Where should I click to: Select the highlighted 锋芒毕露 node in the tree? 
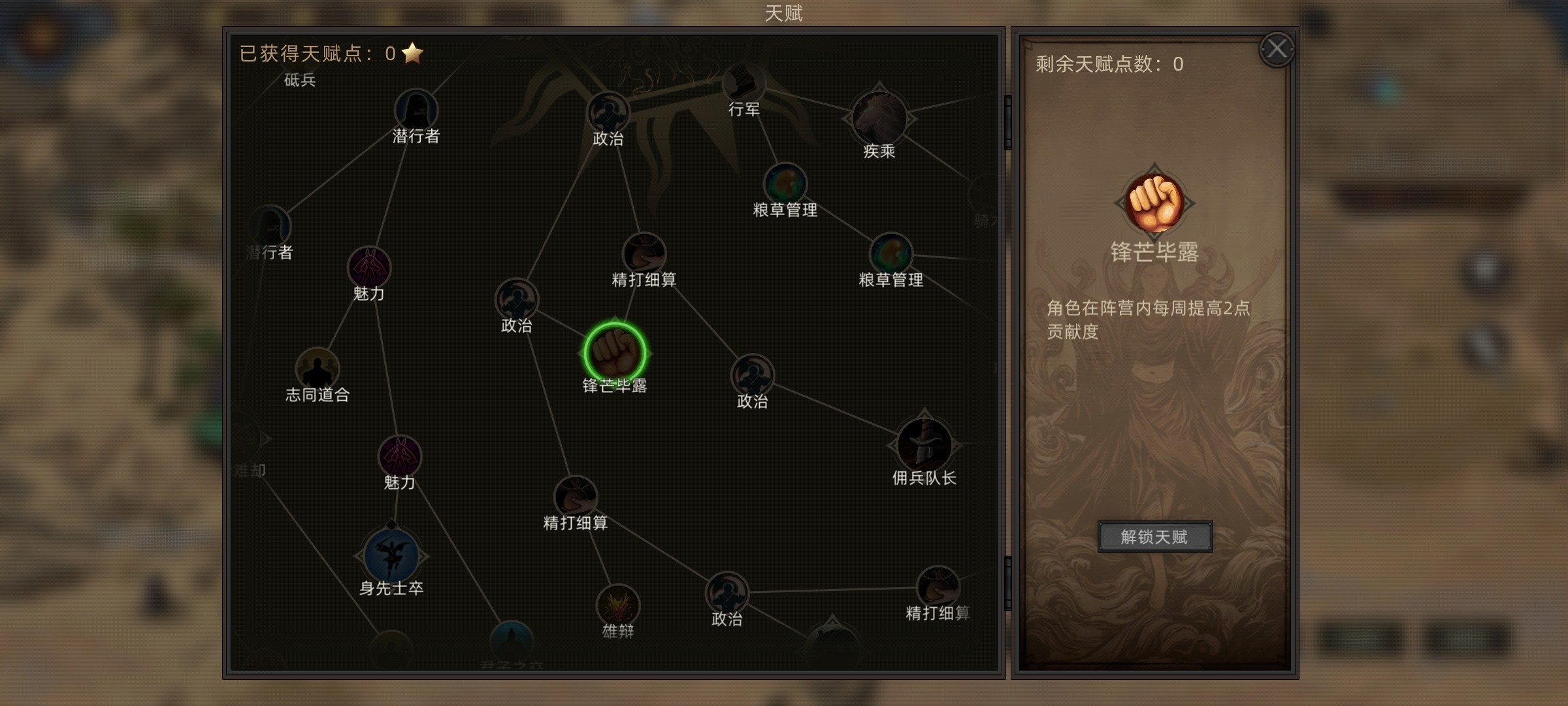(x=614, y=352)
